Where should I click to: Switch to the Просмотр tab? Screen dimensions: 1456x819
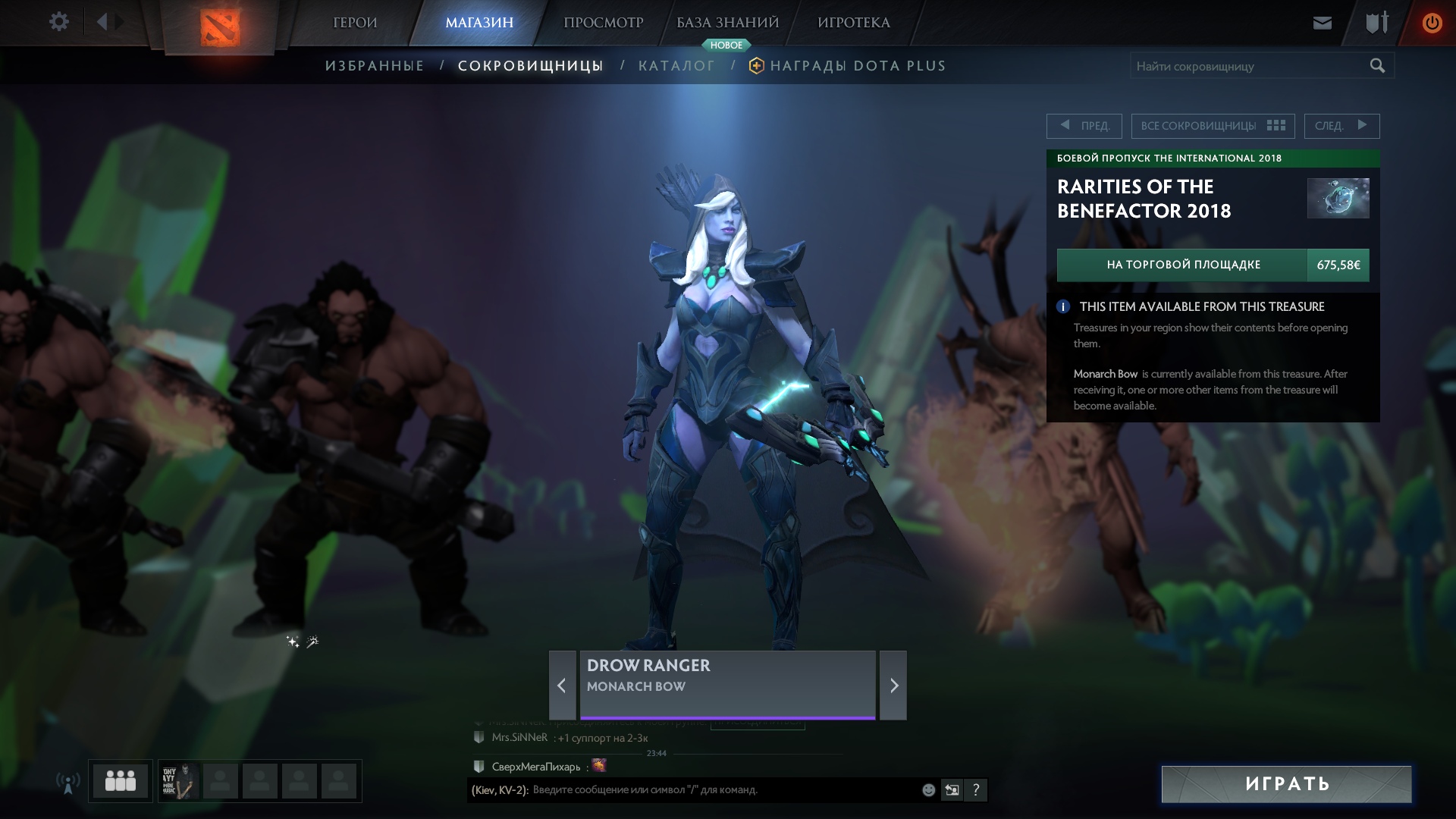tap(603, 23)
